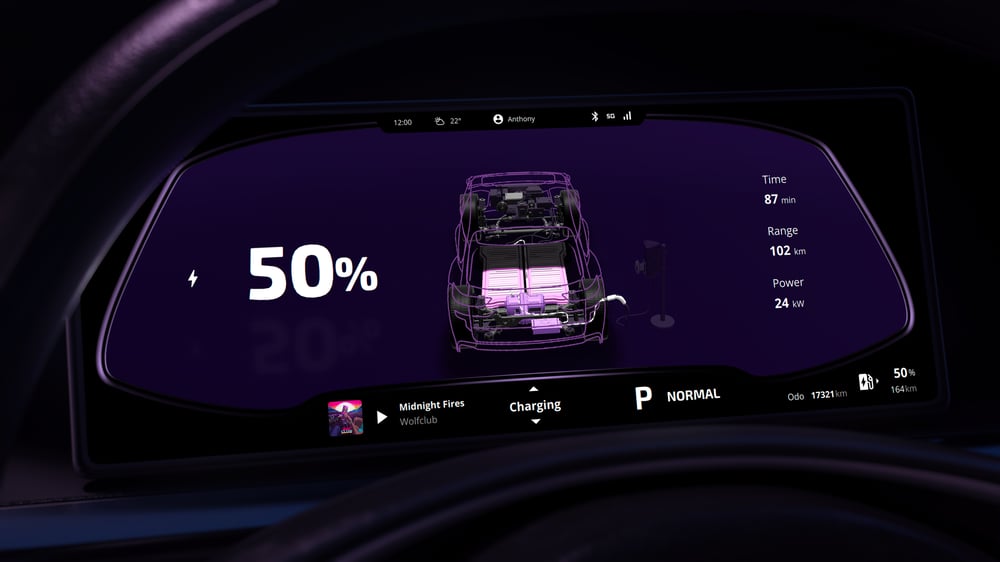This screenshot has height=562, width=1000.
Task: Open the Midnight Fires album art
Action: click(x=345, y=417)
